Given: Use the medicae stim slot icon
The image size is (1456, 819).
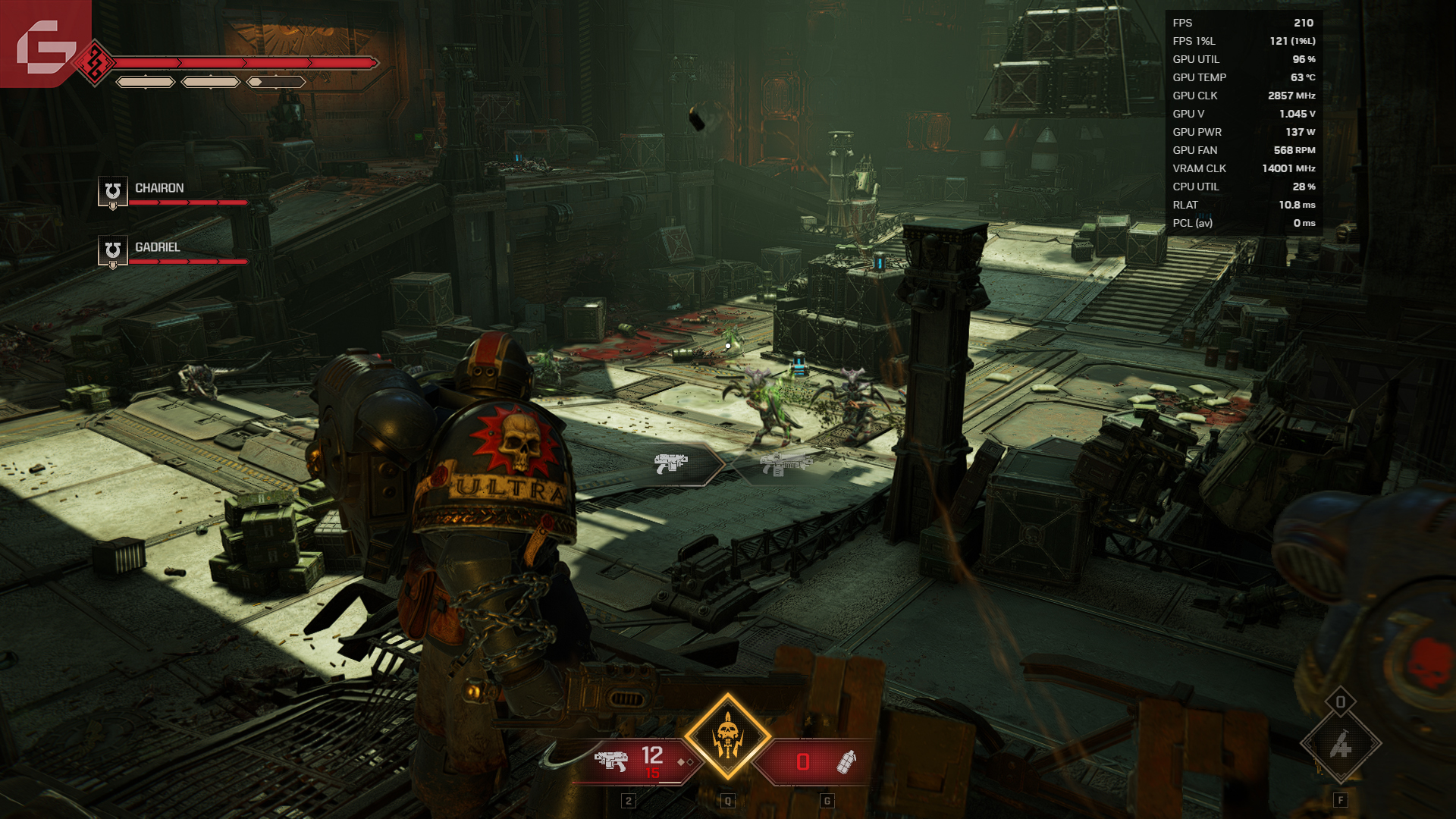Looking at the screenshot, I should (x=1340, y=745).
